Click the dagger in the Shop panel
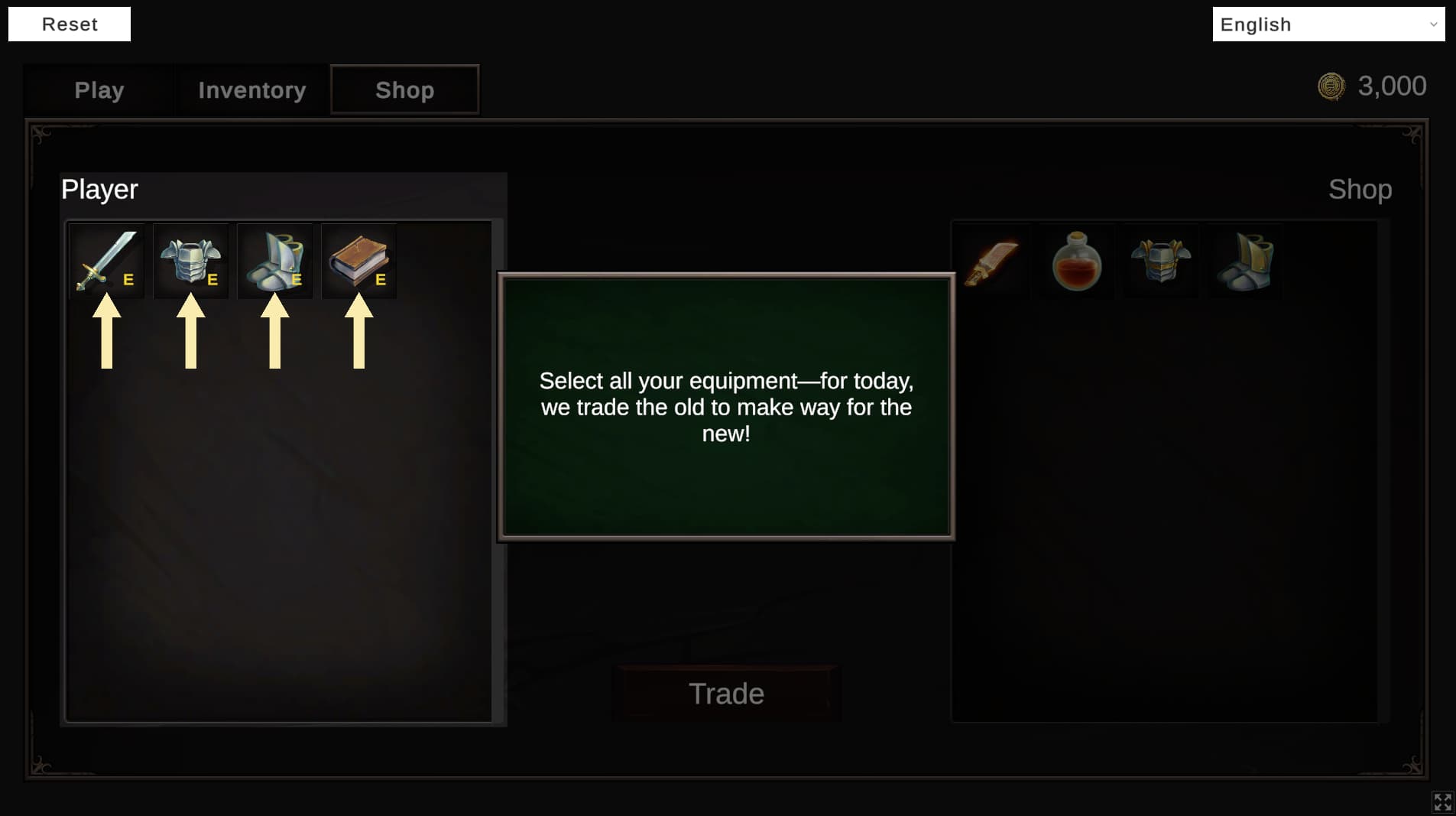 993,262
